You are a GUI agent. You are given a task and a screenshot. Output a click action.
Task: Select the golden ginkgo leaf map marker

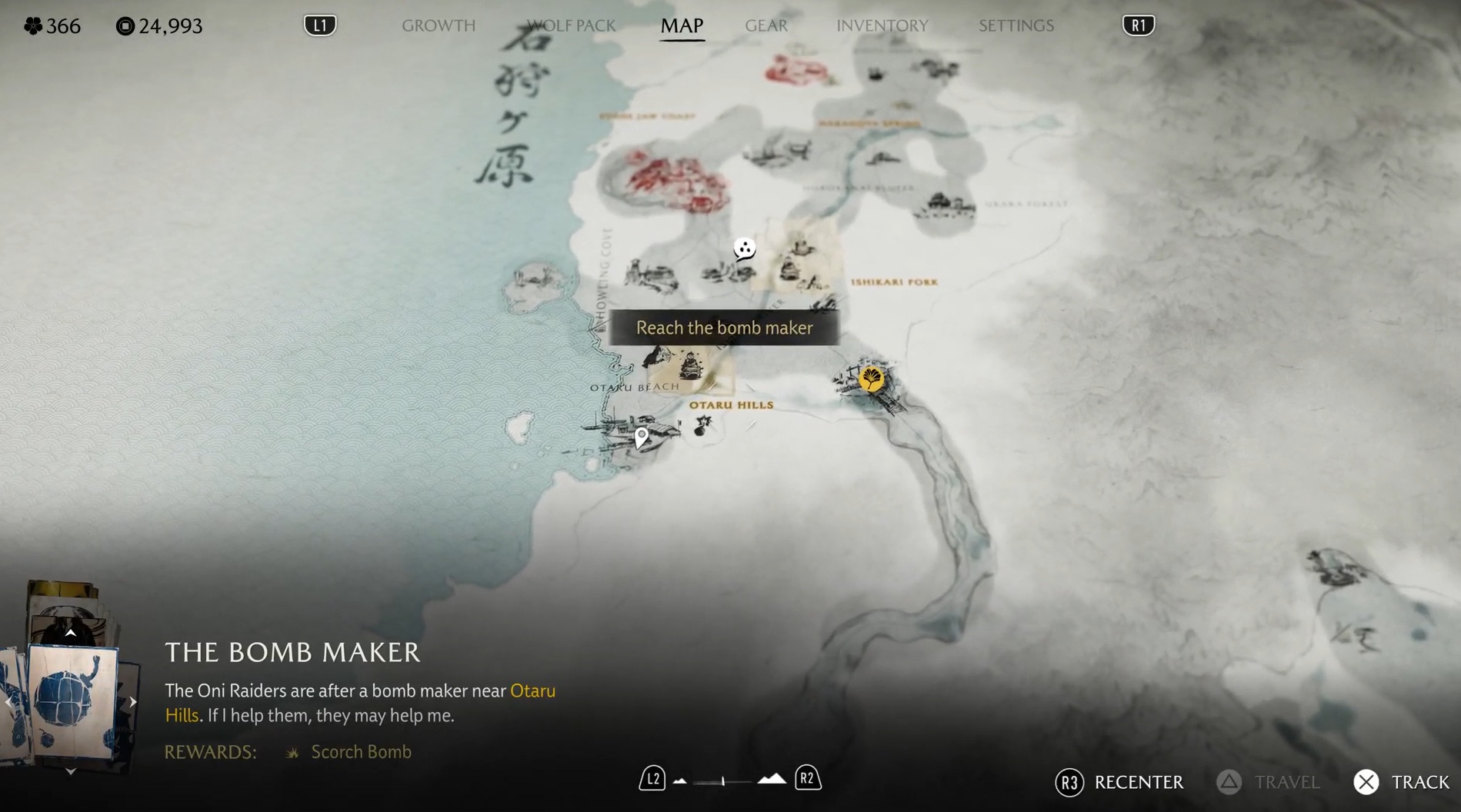point(871,378)
